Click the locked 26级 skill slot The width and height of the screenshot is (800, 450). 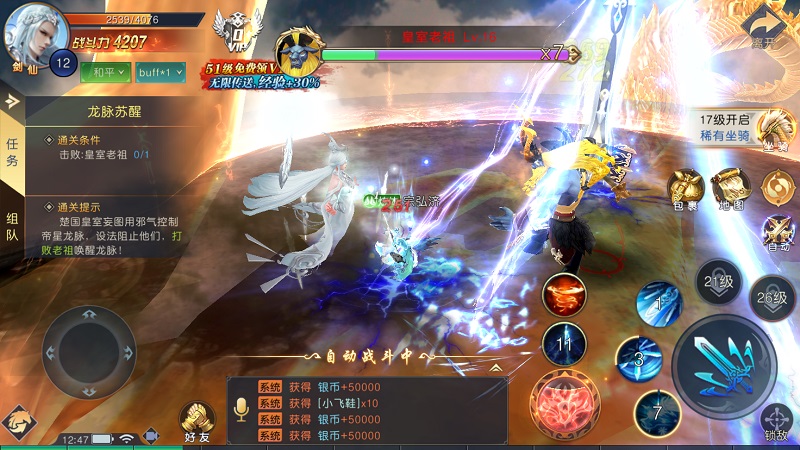click(x=772, y=298)
